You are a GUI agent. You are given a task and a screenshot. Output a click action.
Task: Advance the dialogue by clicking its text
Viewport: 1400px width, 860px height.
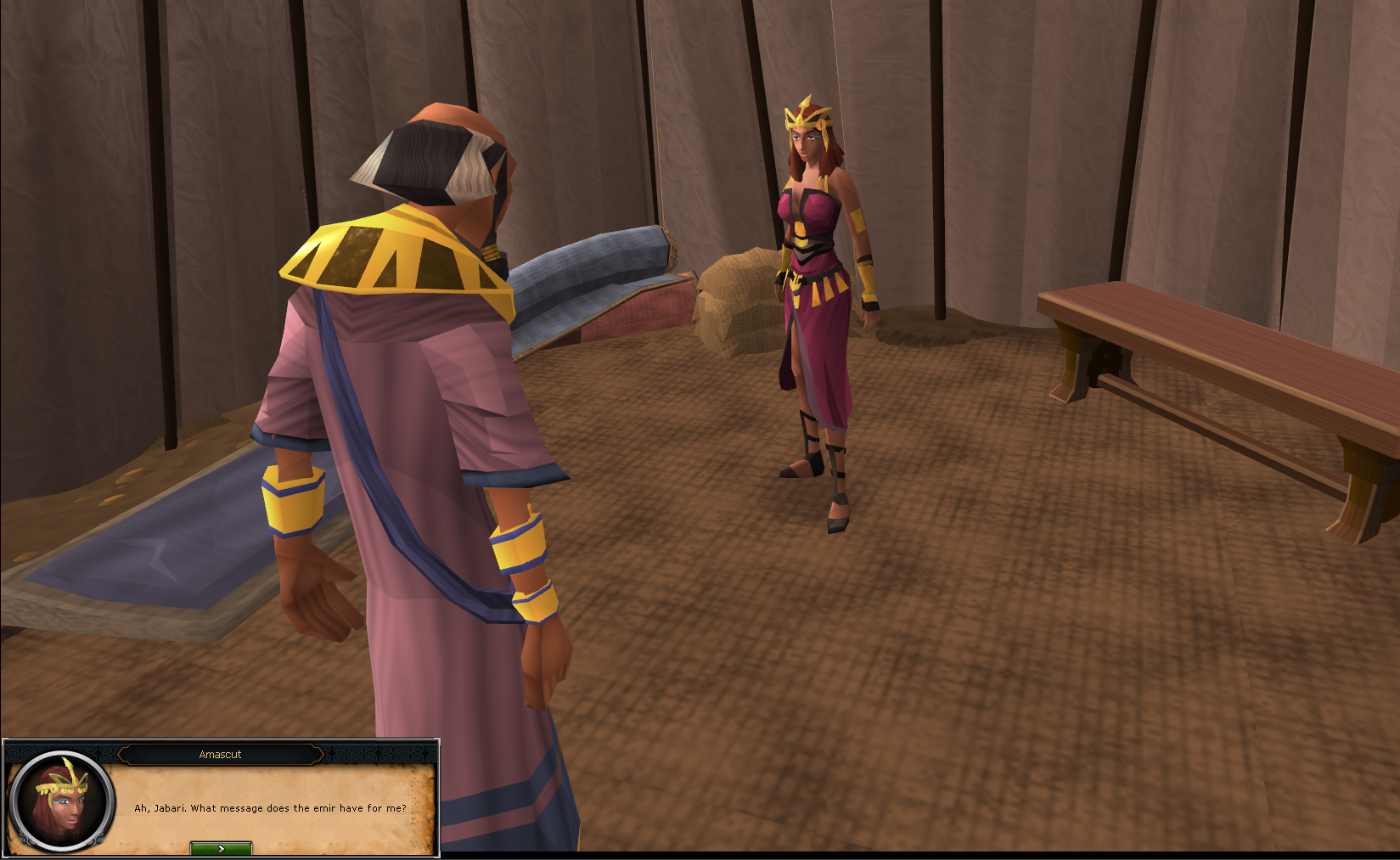tap(272, 808)
